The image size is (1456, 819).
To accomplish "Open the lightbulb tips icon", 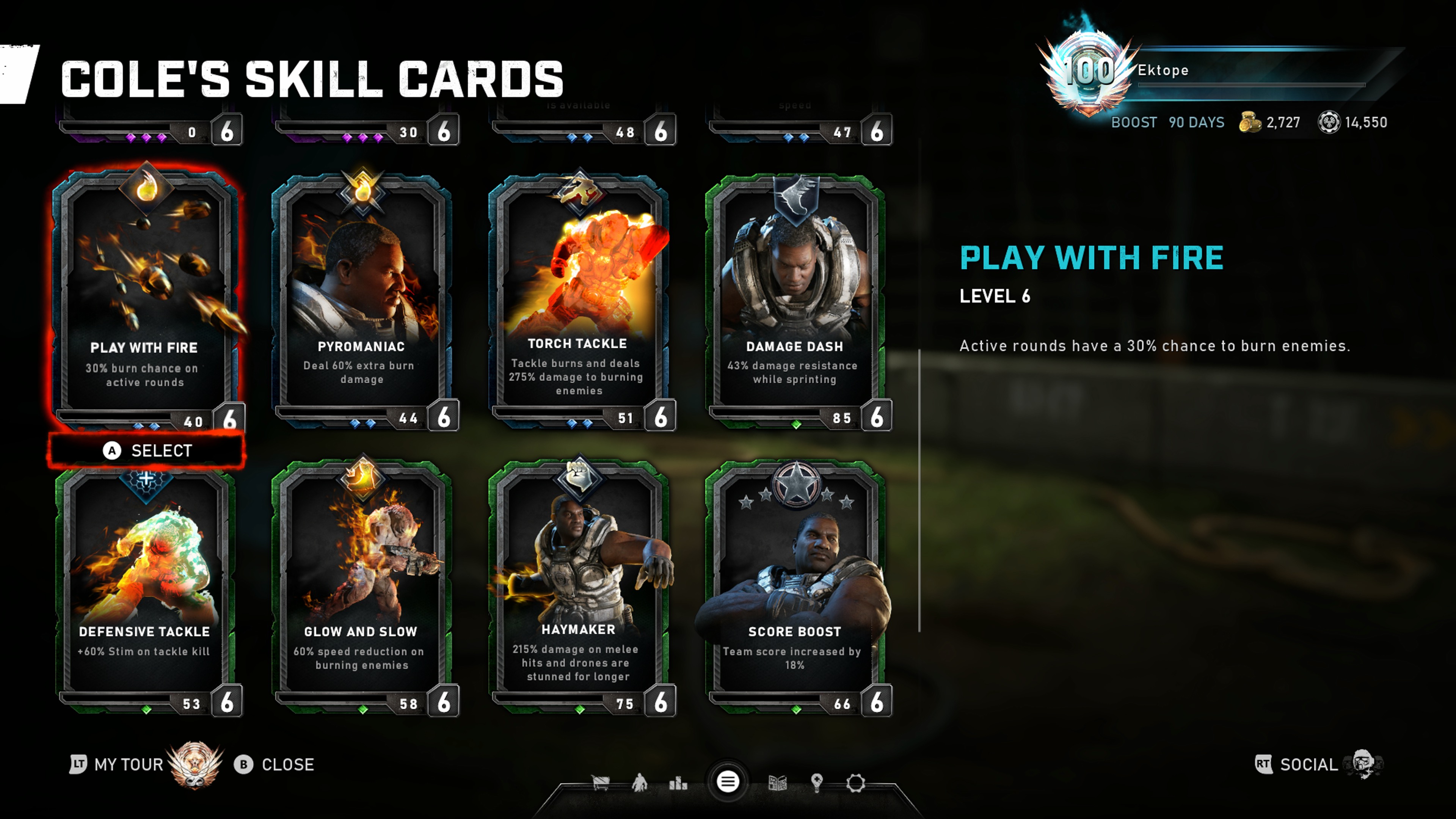I will [x=816, y=783].
